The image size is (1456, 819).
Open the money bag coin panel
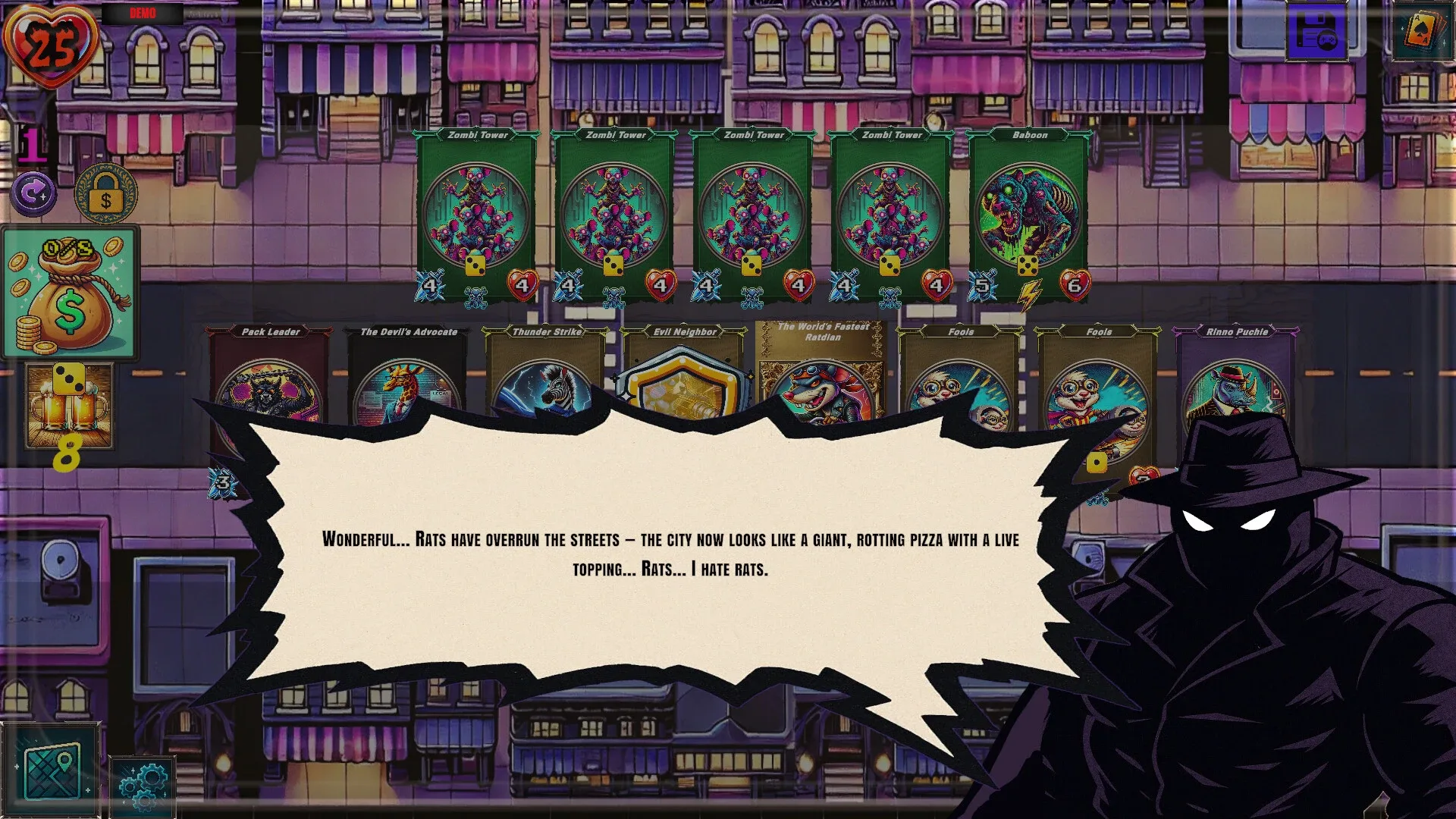point(71,292)
